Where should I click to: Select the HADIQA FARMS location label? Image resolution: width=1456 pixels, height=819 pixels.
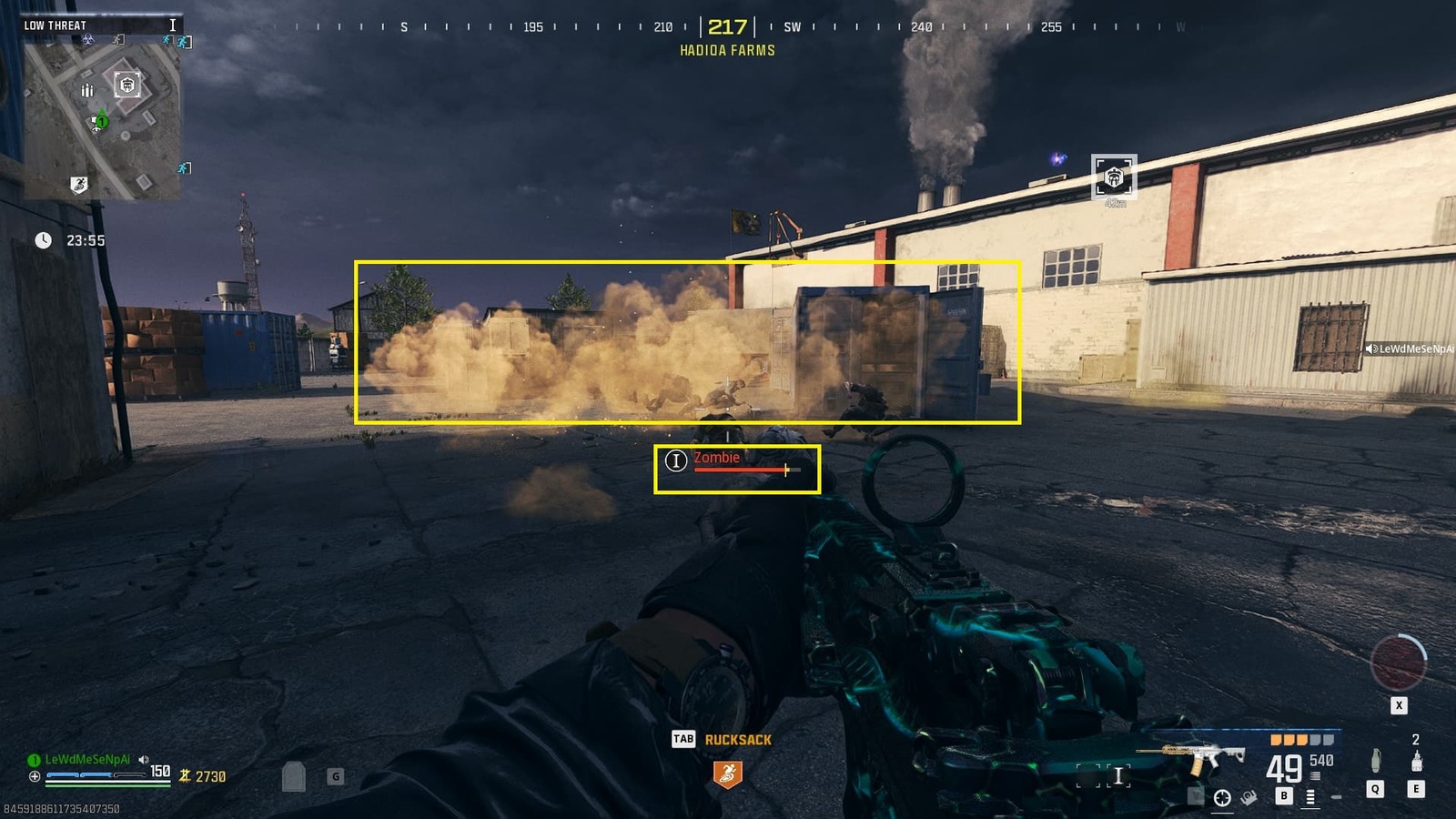[x=725, y=51]
